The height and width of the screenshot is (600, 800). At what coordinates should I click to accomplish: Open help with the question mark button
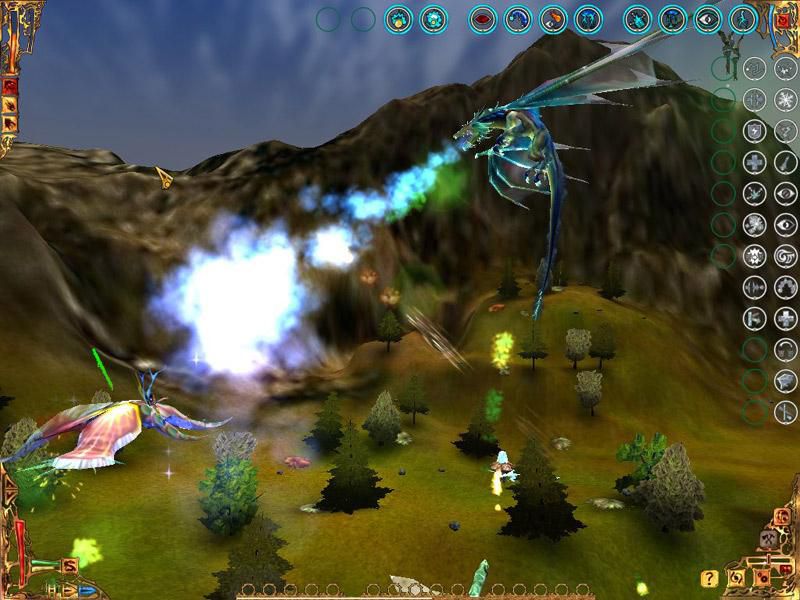709,578
